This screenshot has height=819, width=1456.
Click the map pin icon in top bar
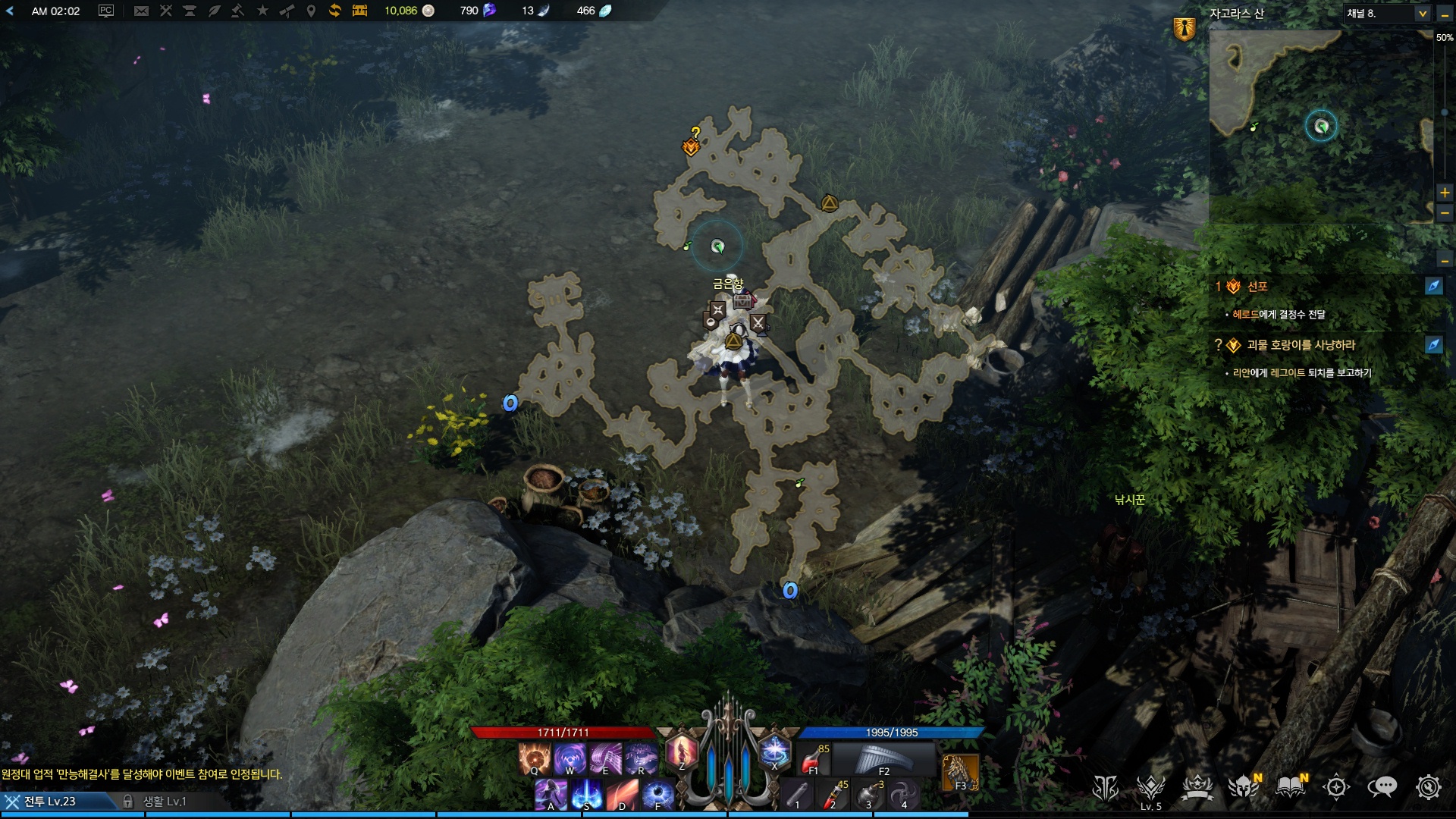coord(311,11)
